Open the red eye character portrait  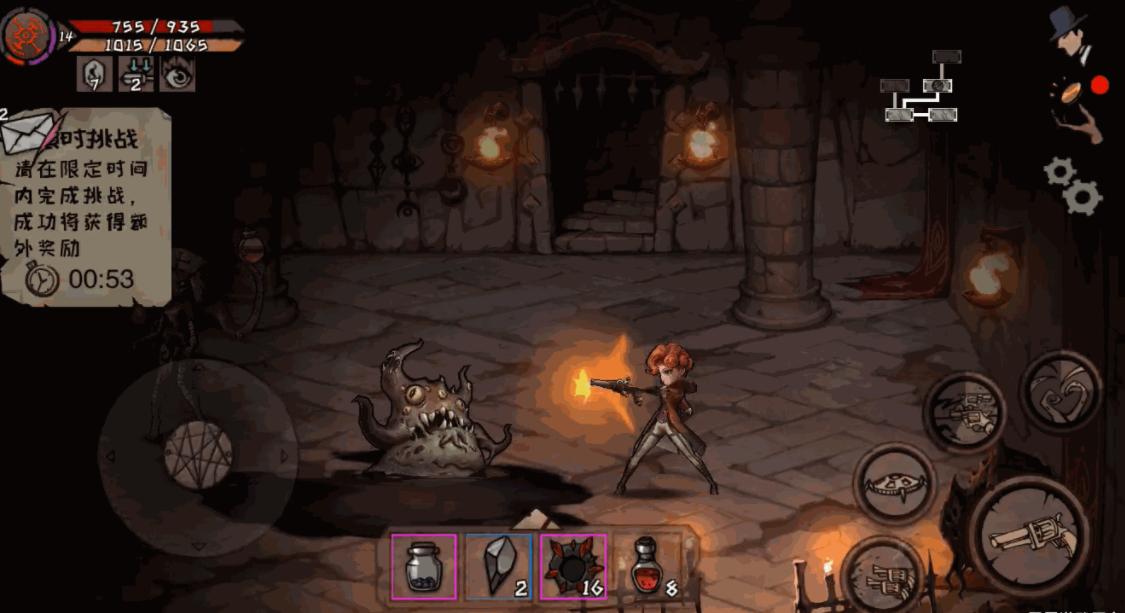pos(27,36)
